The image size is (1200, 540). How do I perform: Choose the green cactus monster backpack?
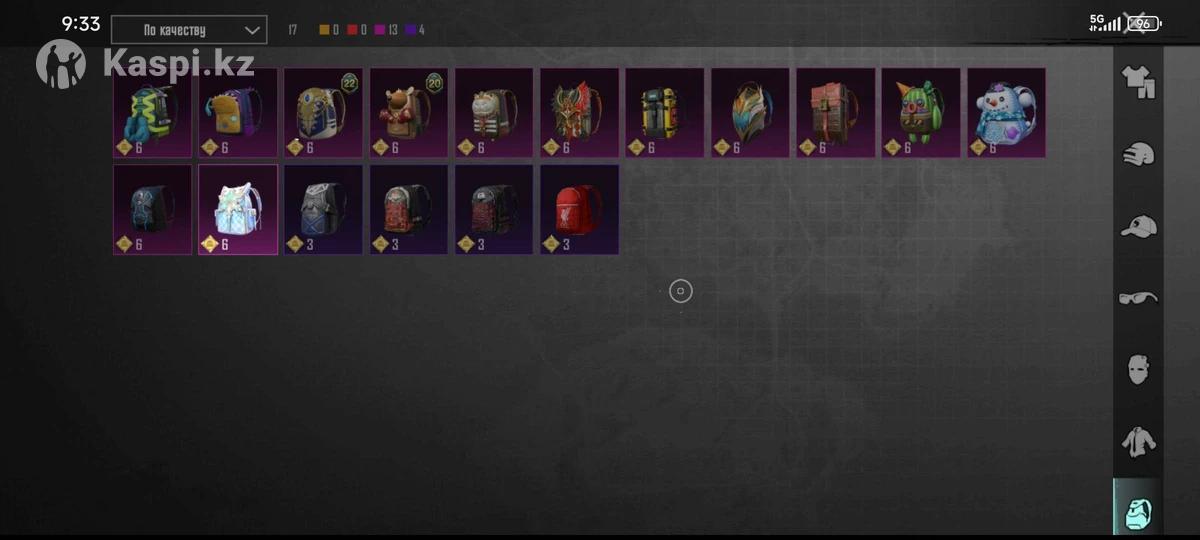(x=920, y=112)
